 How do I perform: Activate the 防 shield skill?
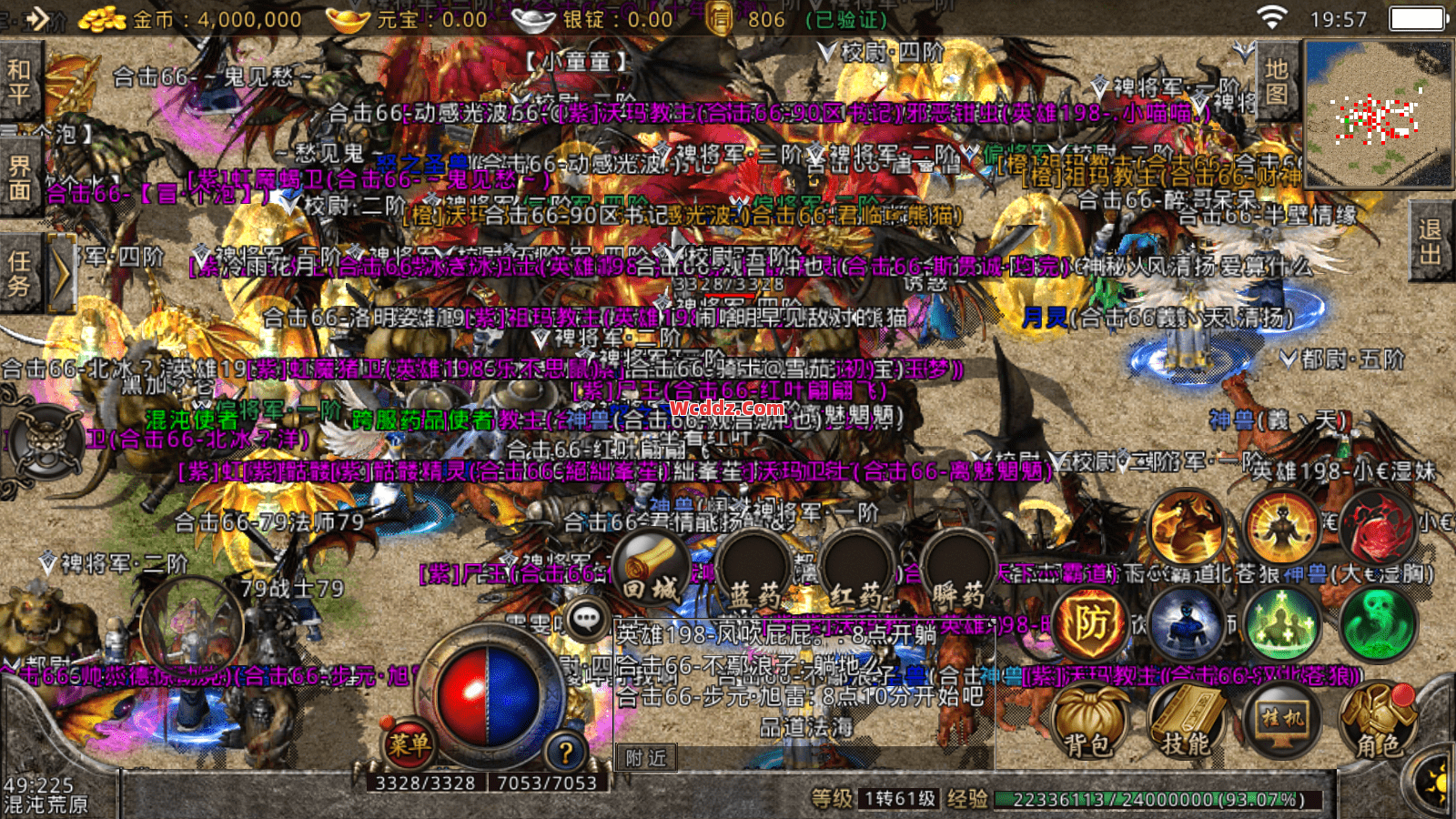(x=1090, y=624)
